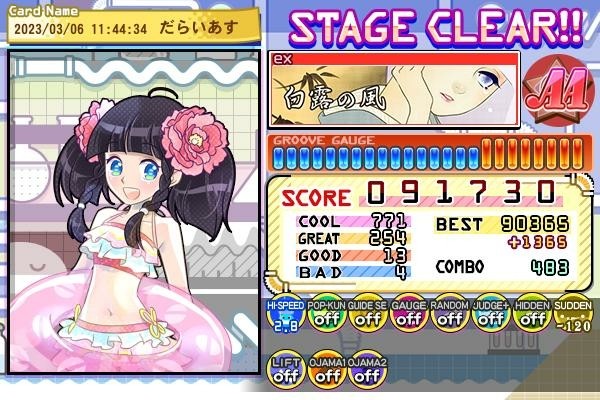Select the SUDDEN option icon
Screen dimensions: 600x400
pyautogui.click(x=572, y=317)
